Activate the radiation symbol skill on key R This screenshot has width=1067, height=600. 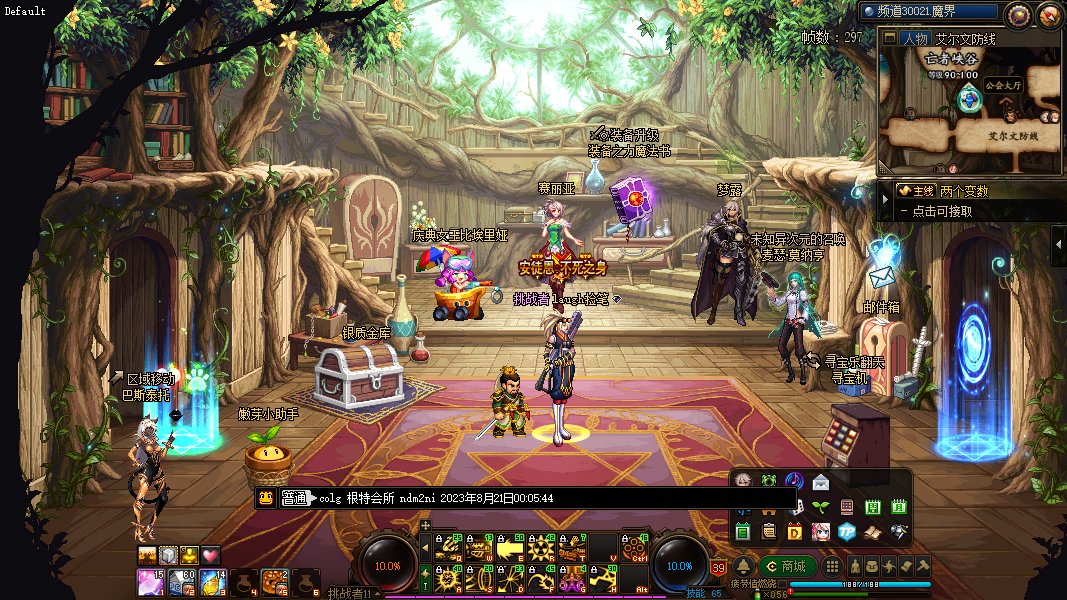pyautogui.click(x=542, y=548)
